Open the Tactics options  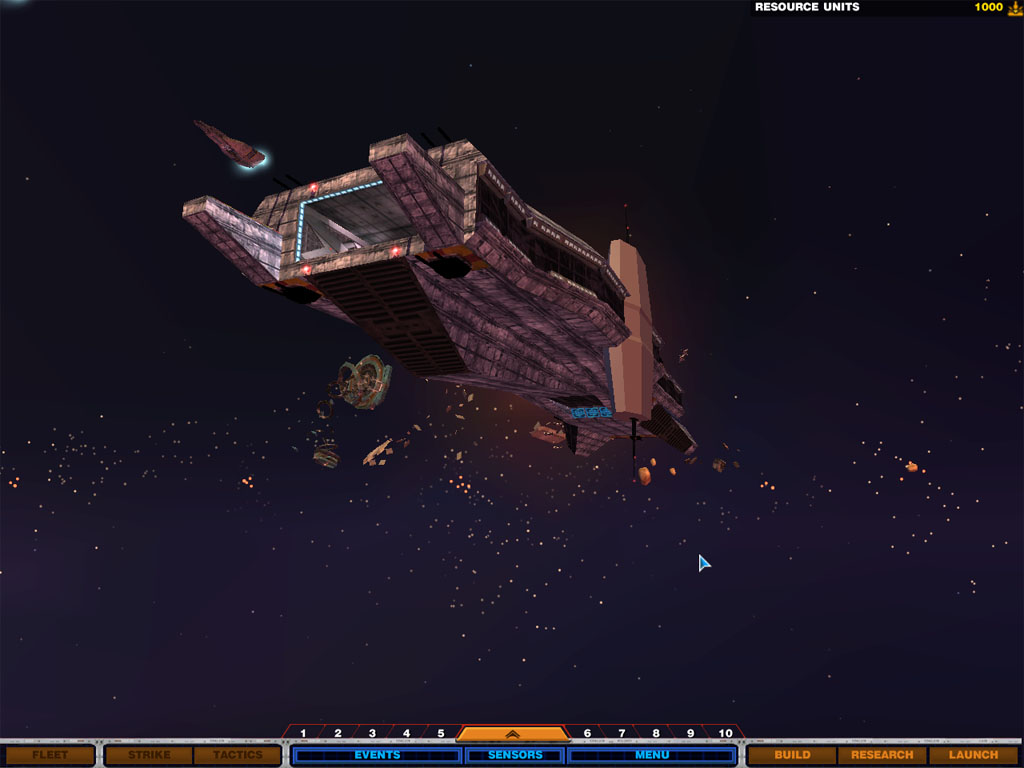[237, 755]
